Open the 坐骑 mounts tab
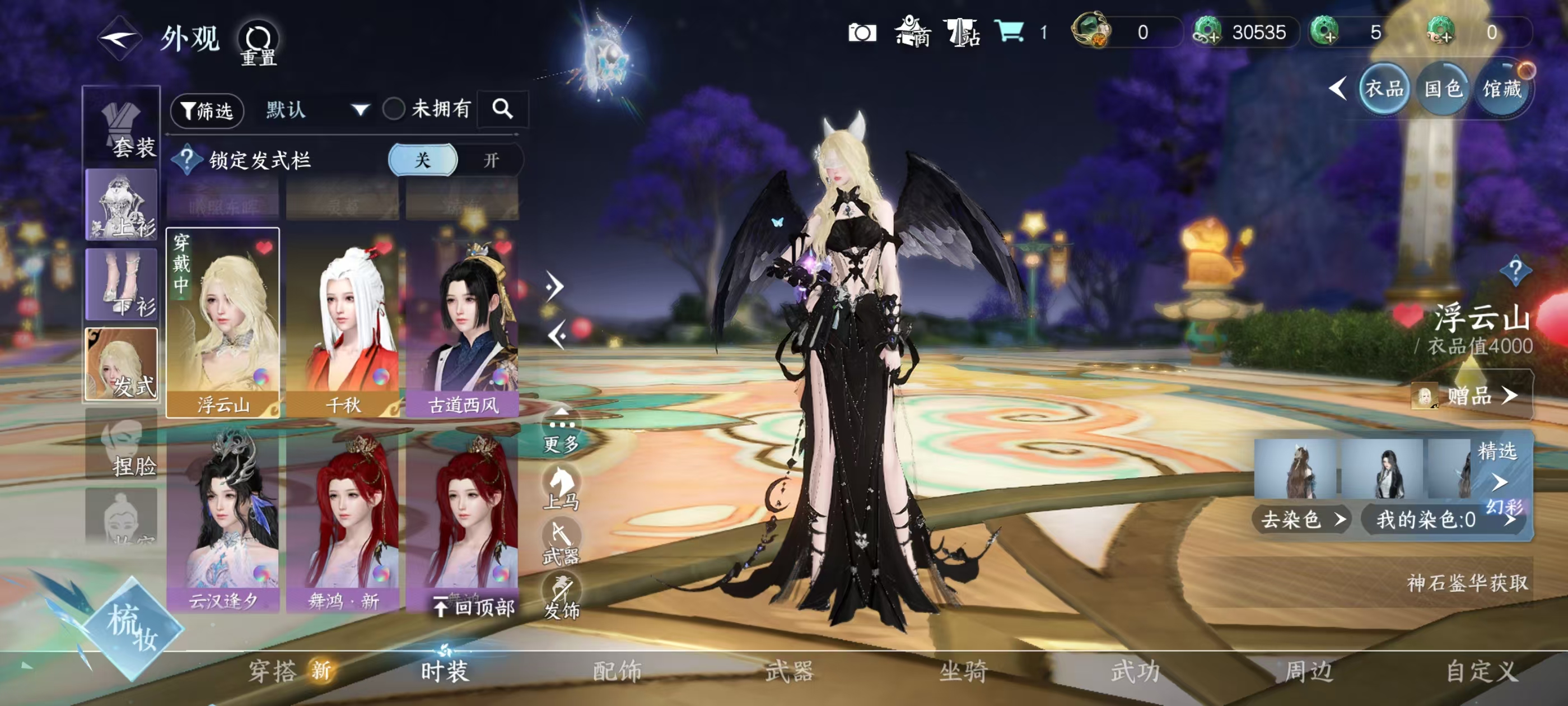 [963, 672]
